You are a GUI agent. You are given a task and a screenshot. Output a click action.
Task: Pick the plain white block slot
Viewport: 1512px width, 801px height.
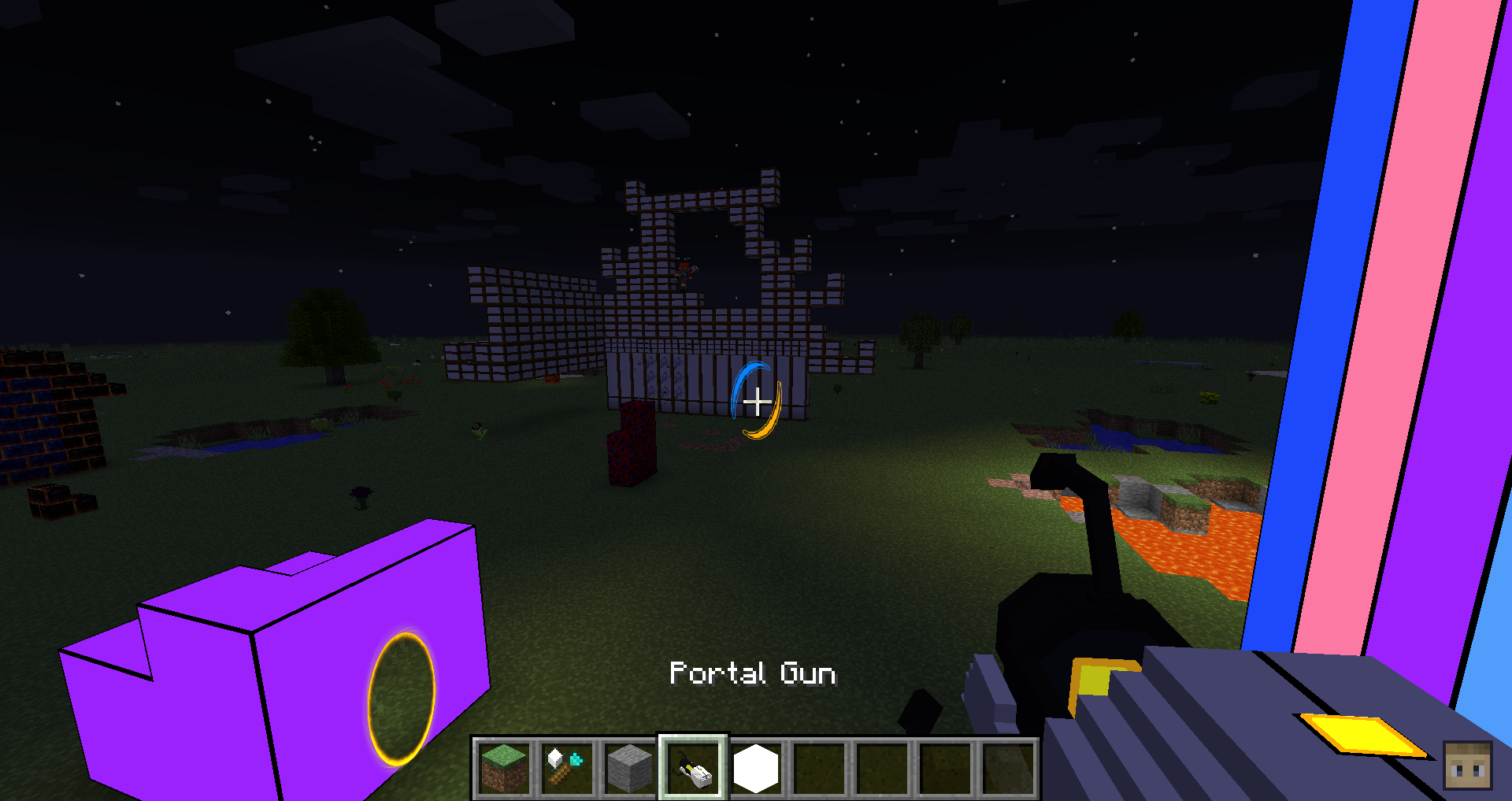756,768
